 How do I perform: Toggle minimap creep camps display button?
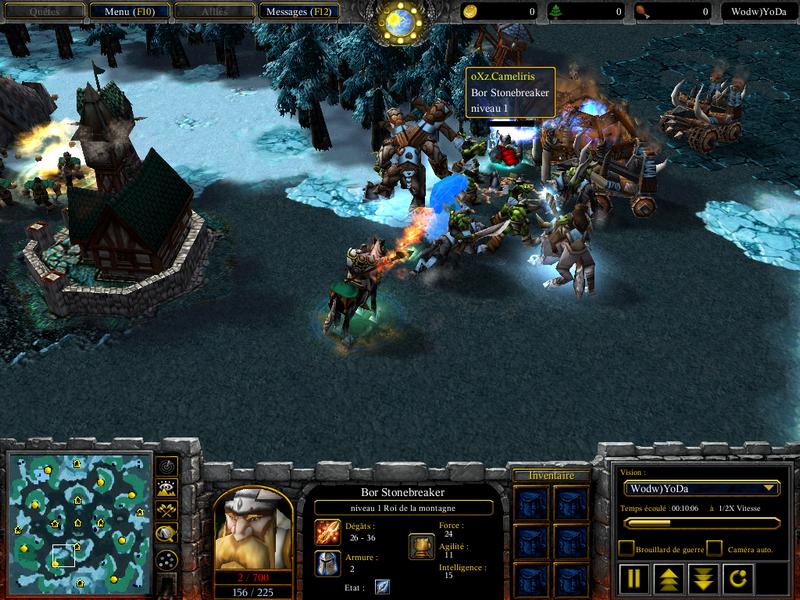(x=167, y=534)
